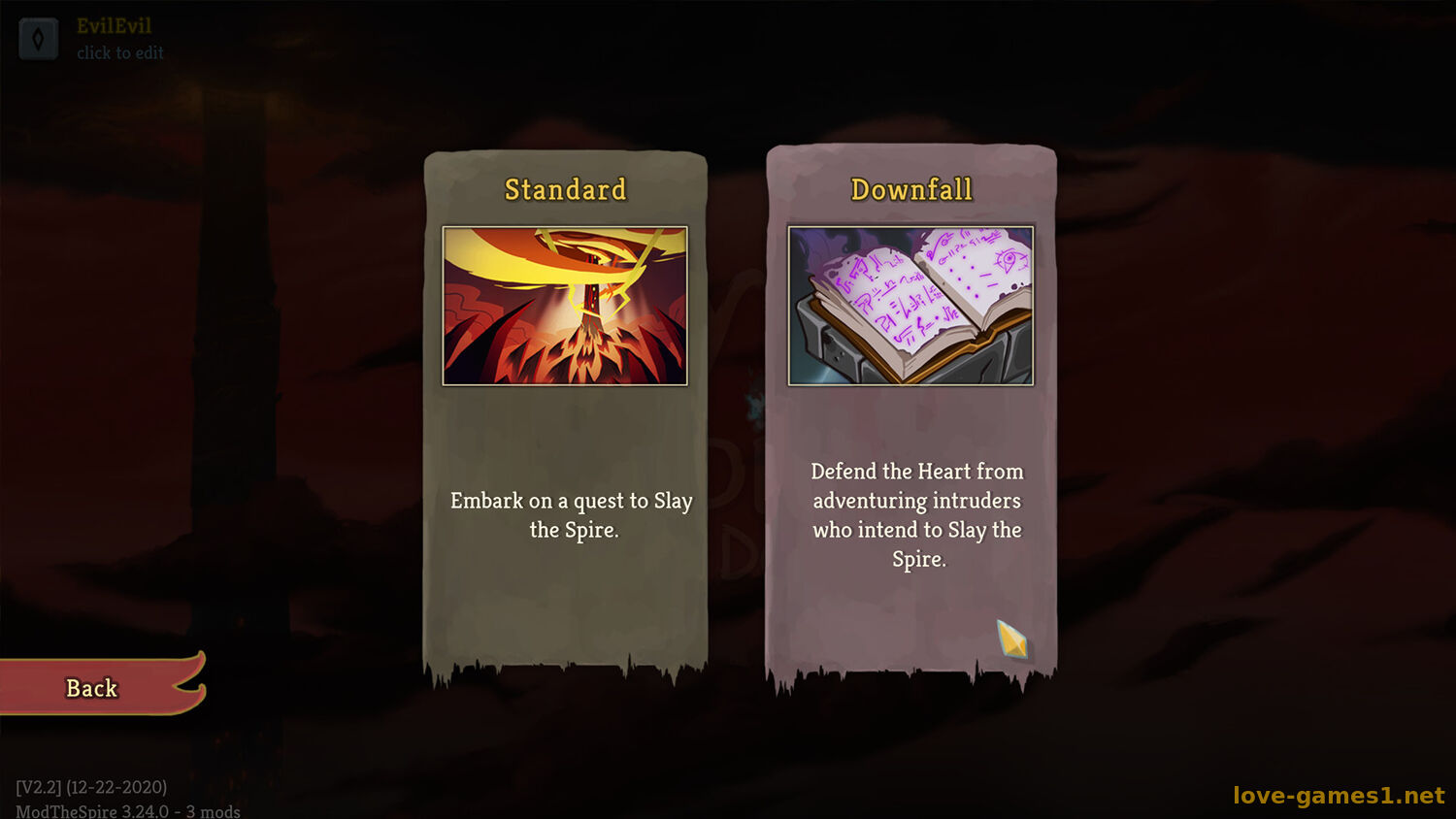This screenshot has width=1456, height=819.
Task: Edit the EvilEvil profile name
Action: point(114,37)
